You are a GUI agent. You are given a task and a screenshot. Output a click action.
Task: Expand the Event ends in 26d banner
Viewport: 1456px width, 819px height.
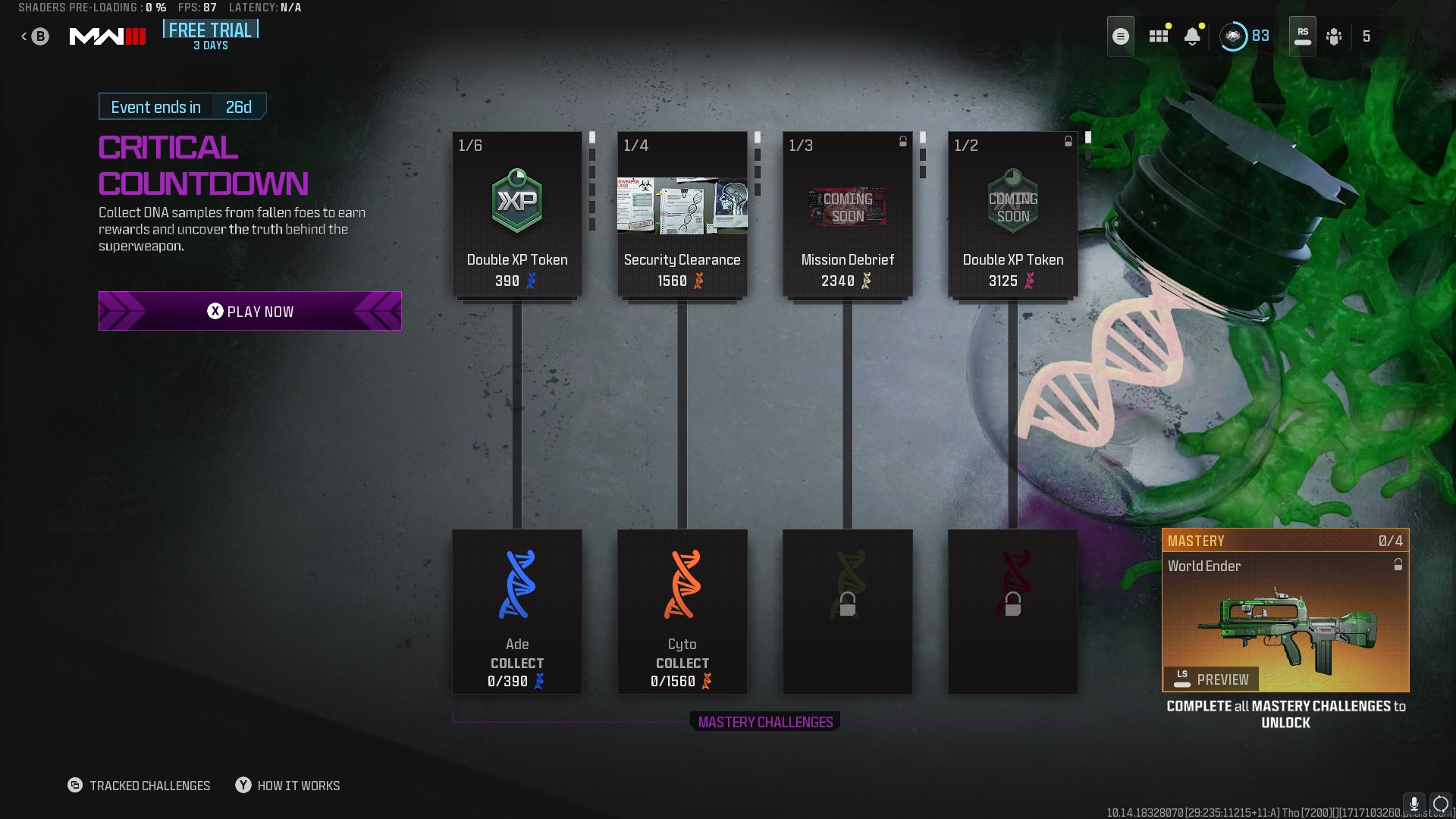click(x=182, y=106)
